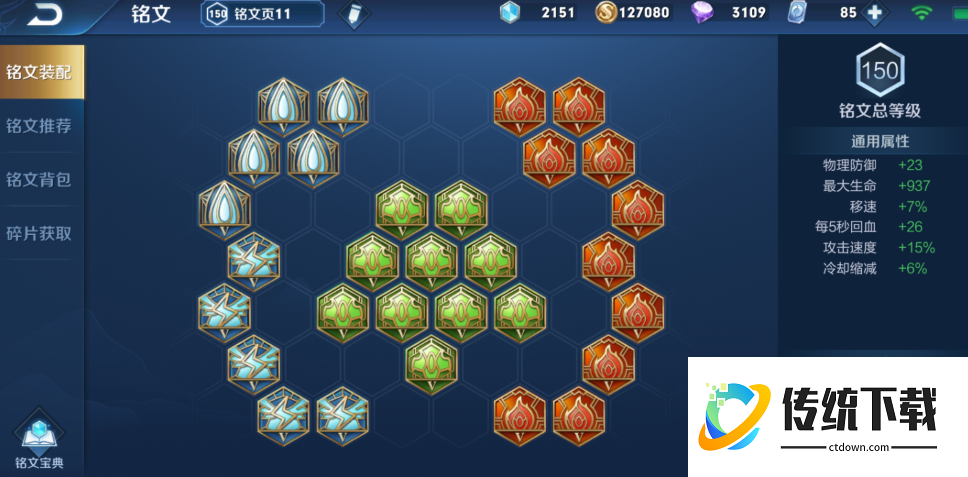The width and height of the screenshot is (968, 477).
Task: Rename the rune page with pencil icon
Action: [x=352, y=14]
